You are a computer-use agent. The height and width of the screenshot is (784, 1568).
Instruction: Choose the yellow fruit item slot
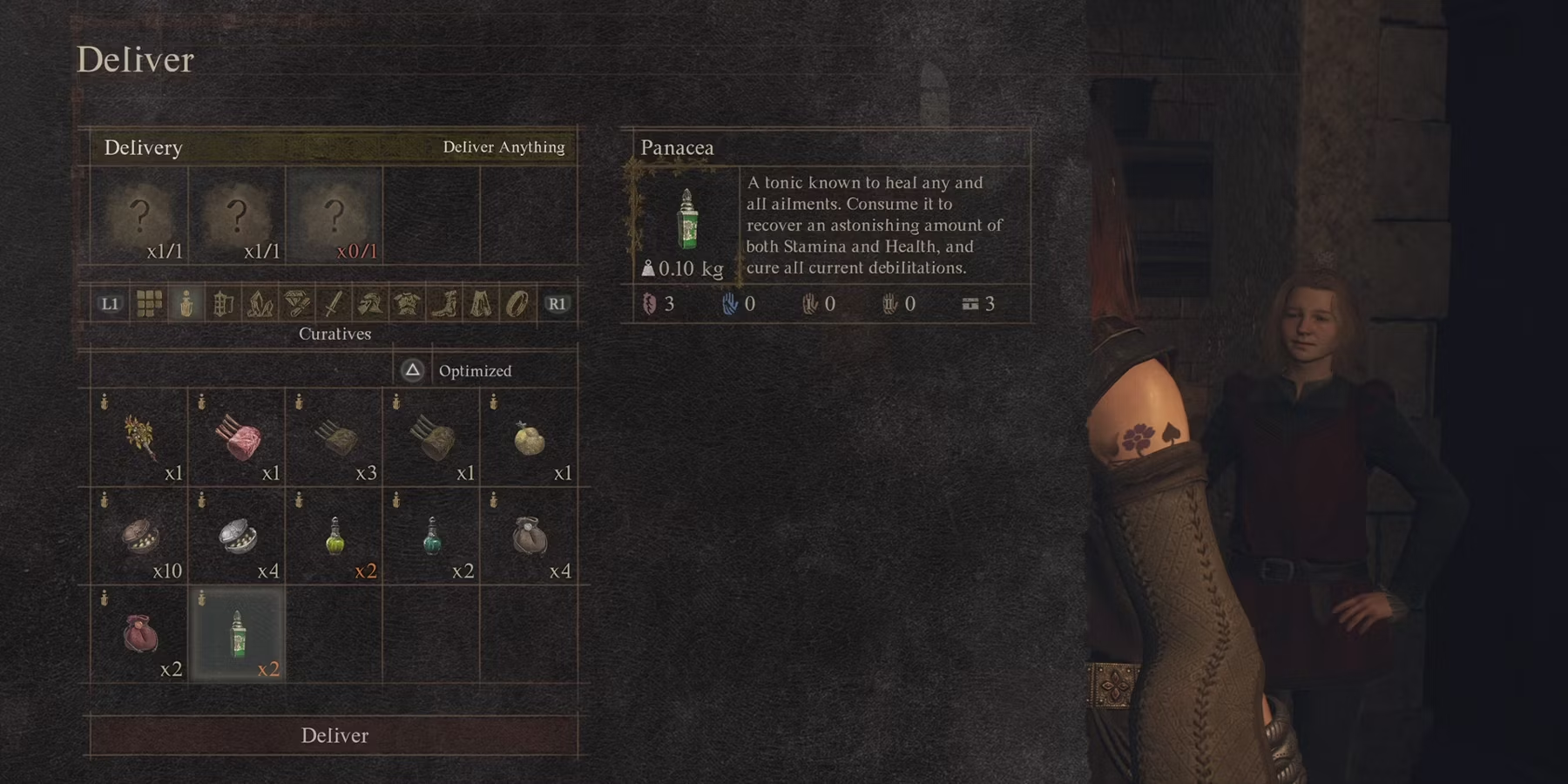tap(529, 436)
